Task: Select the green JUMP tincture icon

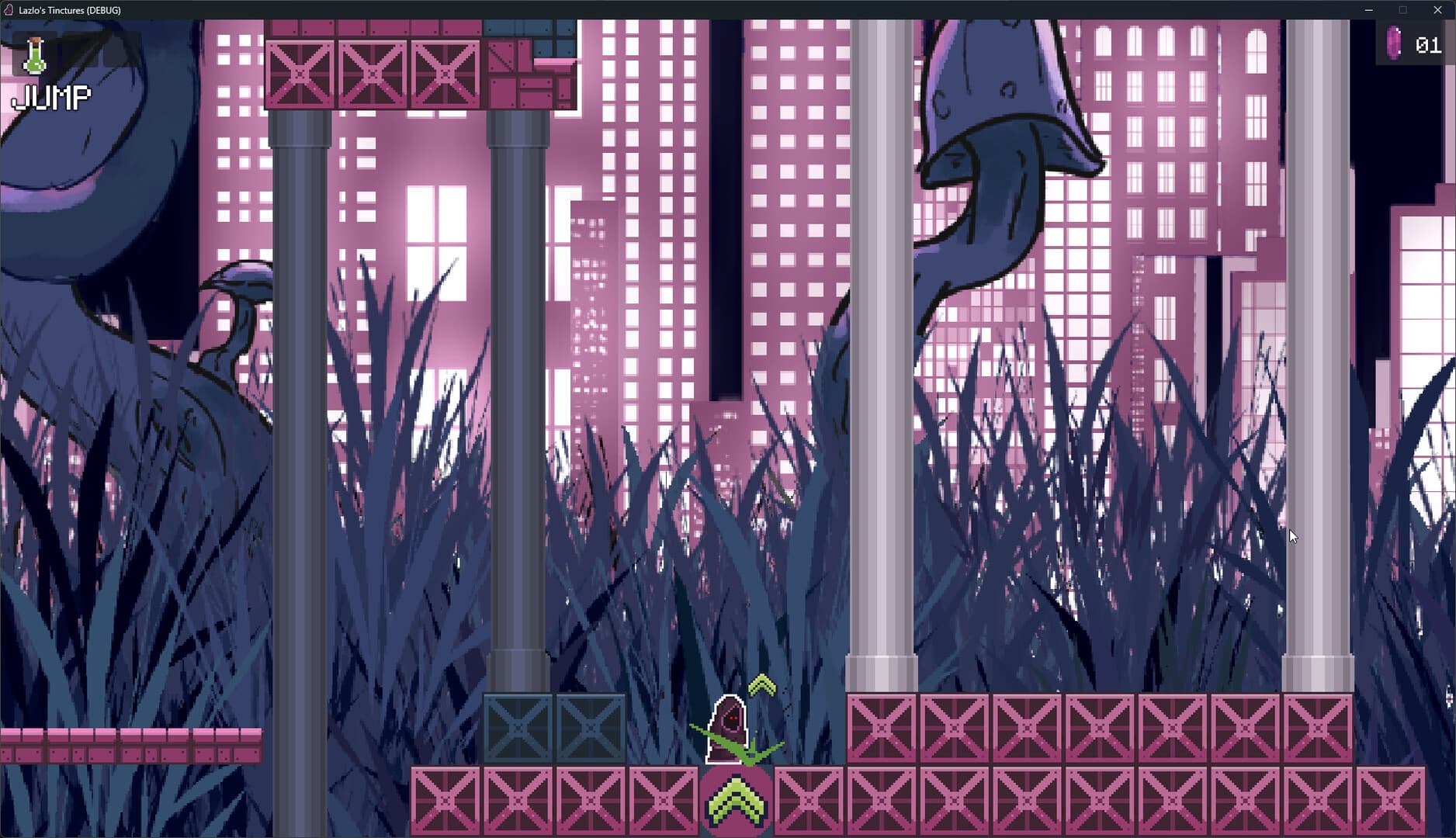Action: pyautogui.click(x=34, y=57)
